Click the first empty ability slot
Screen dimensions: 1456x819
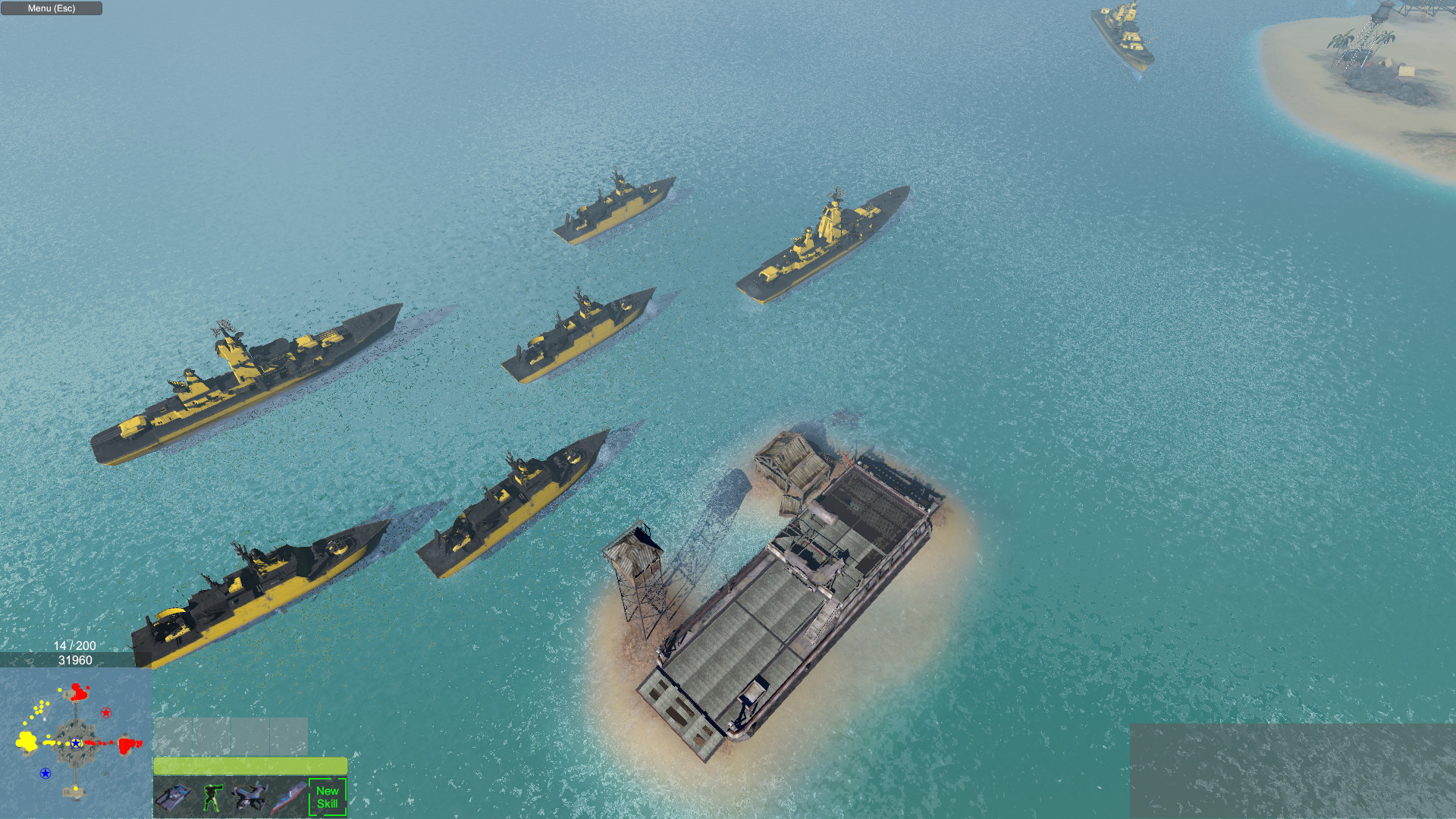pos(173,735)
